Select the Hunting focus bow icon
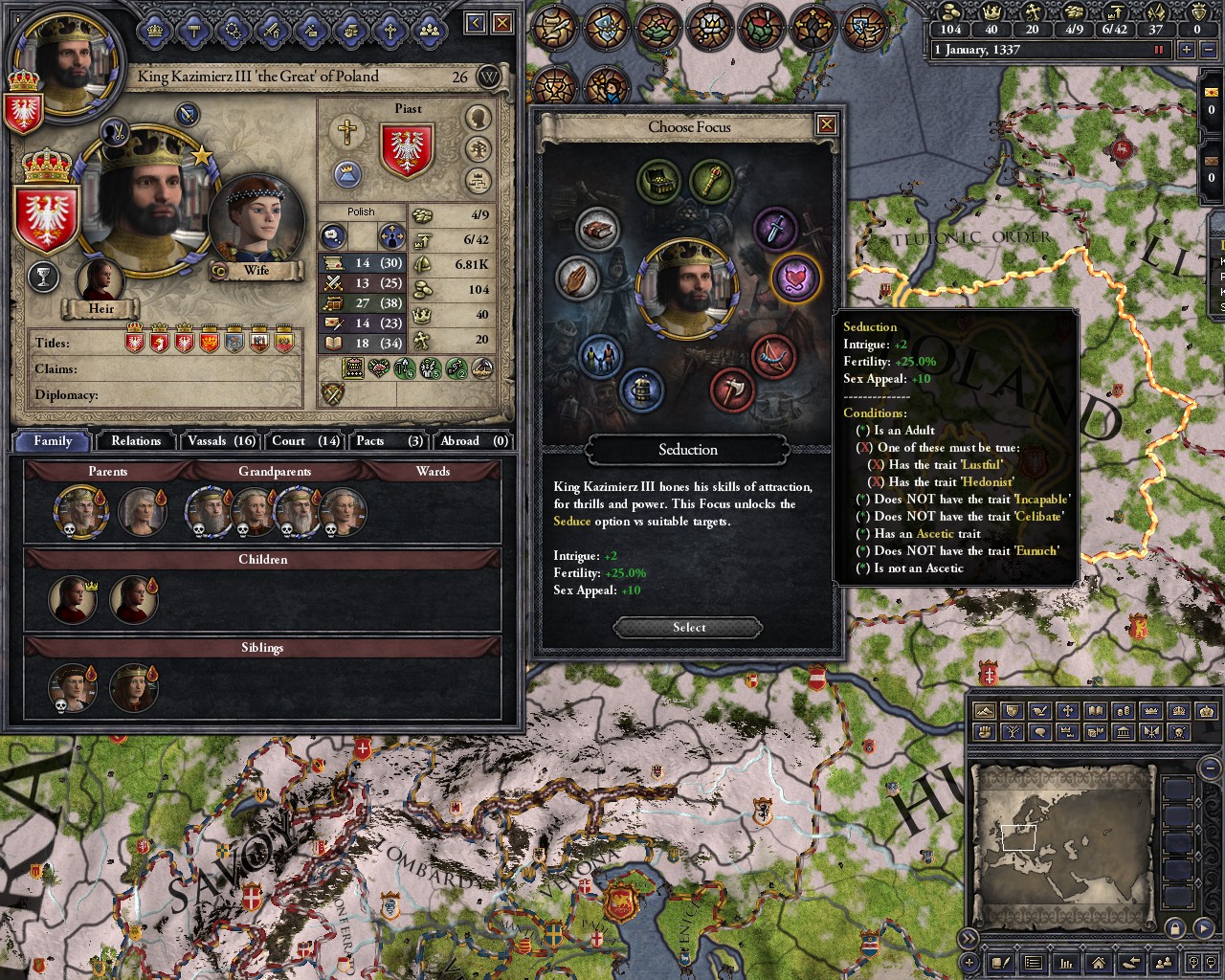Viewport: 1225px width, 980px height. point(772,355)
